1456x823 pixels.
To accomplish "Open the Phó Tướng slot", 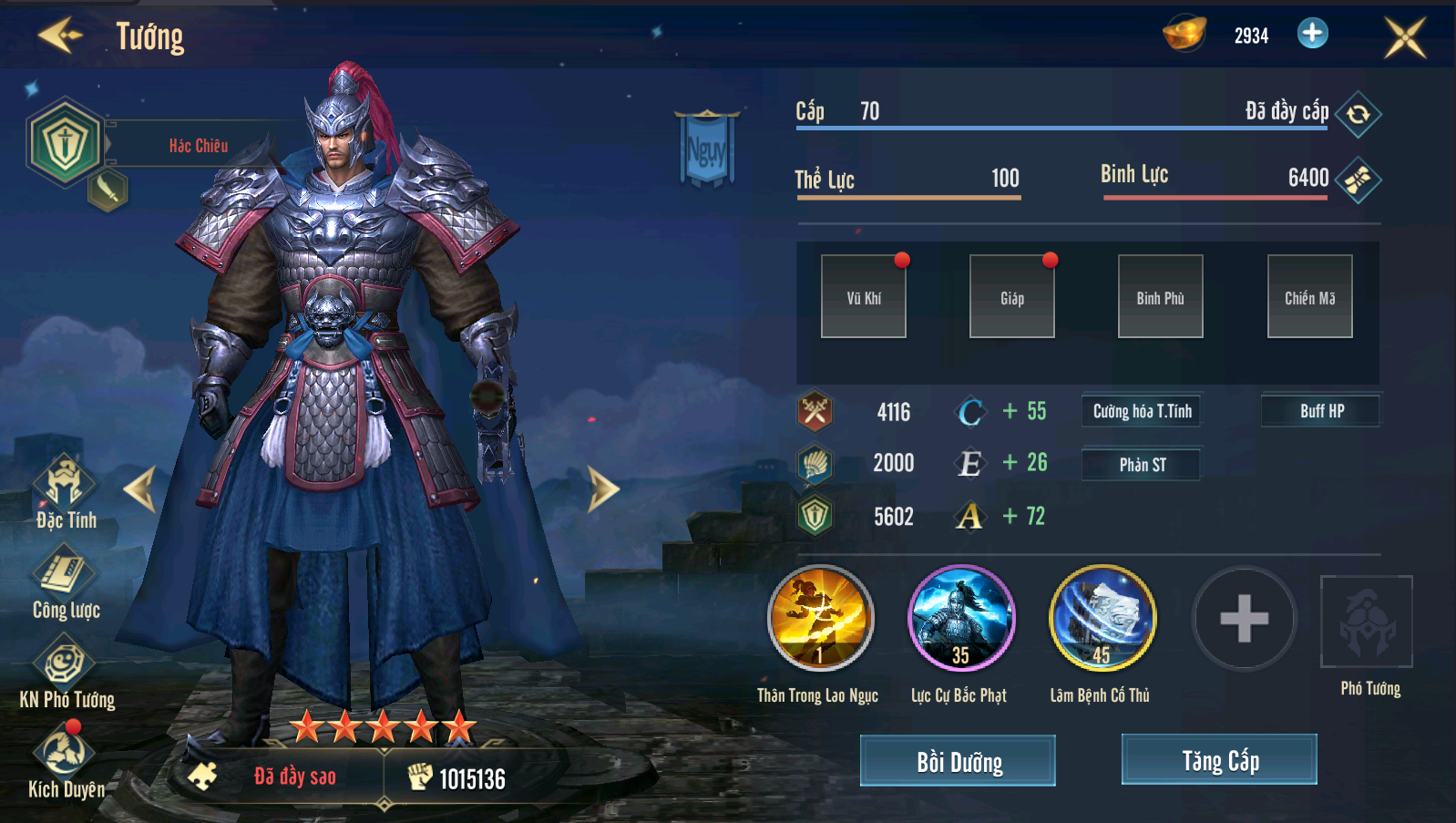I will tap(1366, 622).
